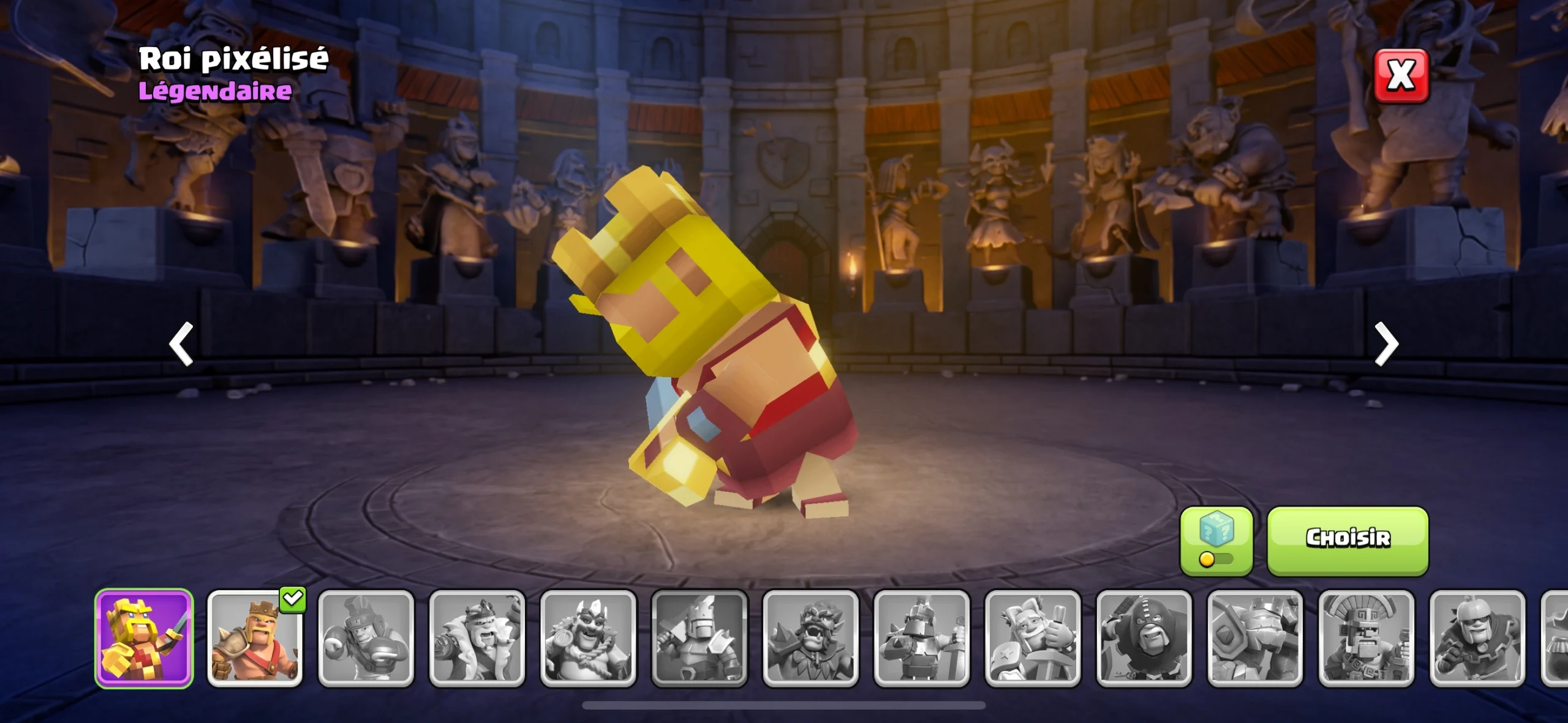Choose the laughing king holding a medal

click(x=588, y=638)
